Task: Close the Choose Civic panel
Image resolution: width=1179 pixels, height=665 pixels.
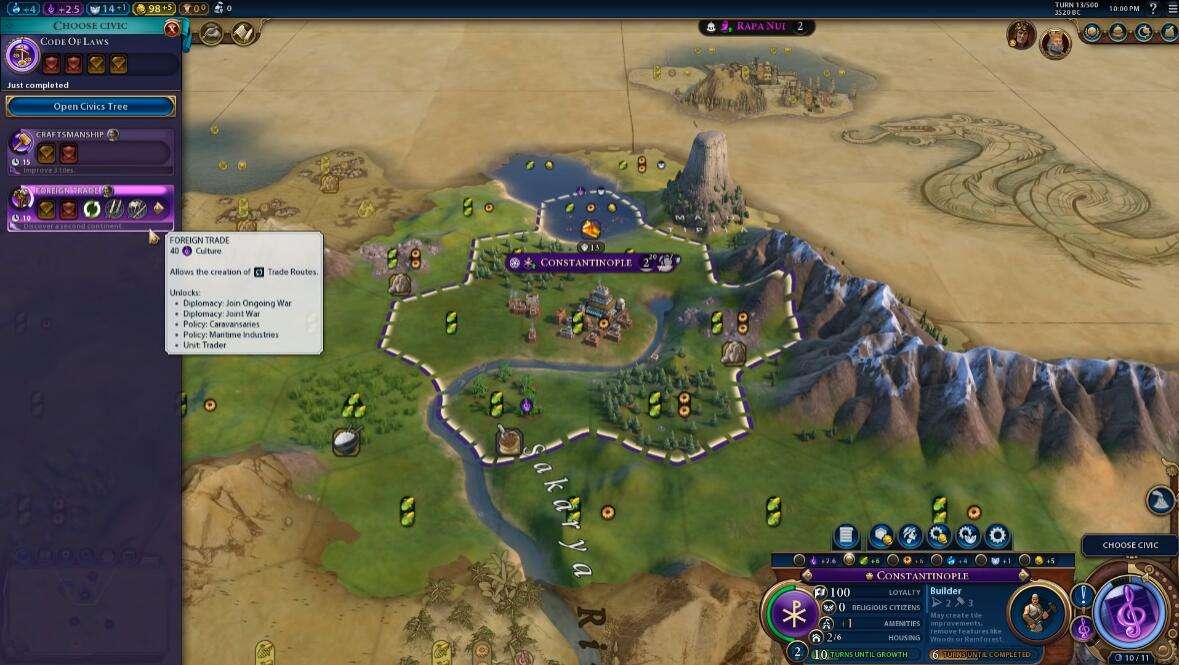Action: (172, 30)
